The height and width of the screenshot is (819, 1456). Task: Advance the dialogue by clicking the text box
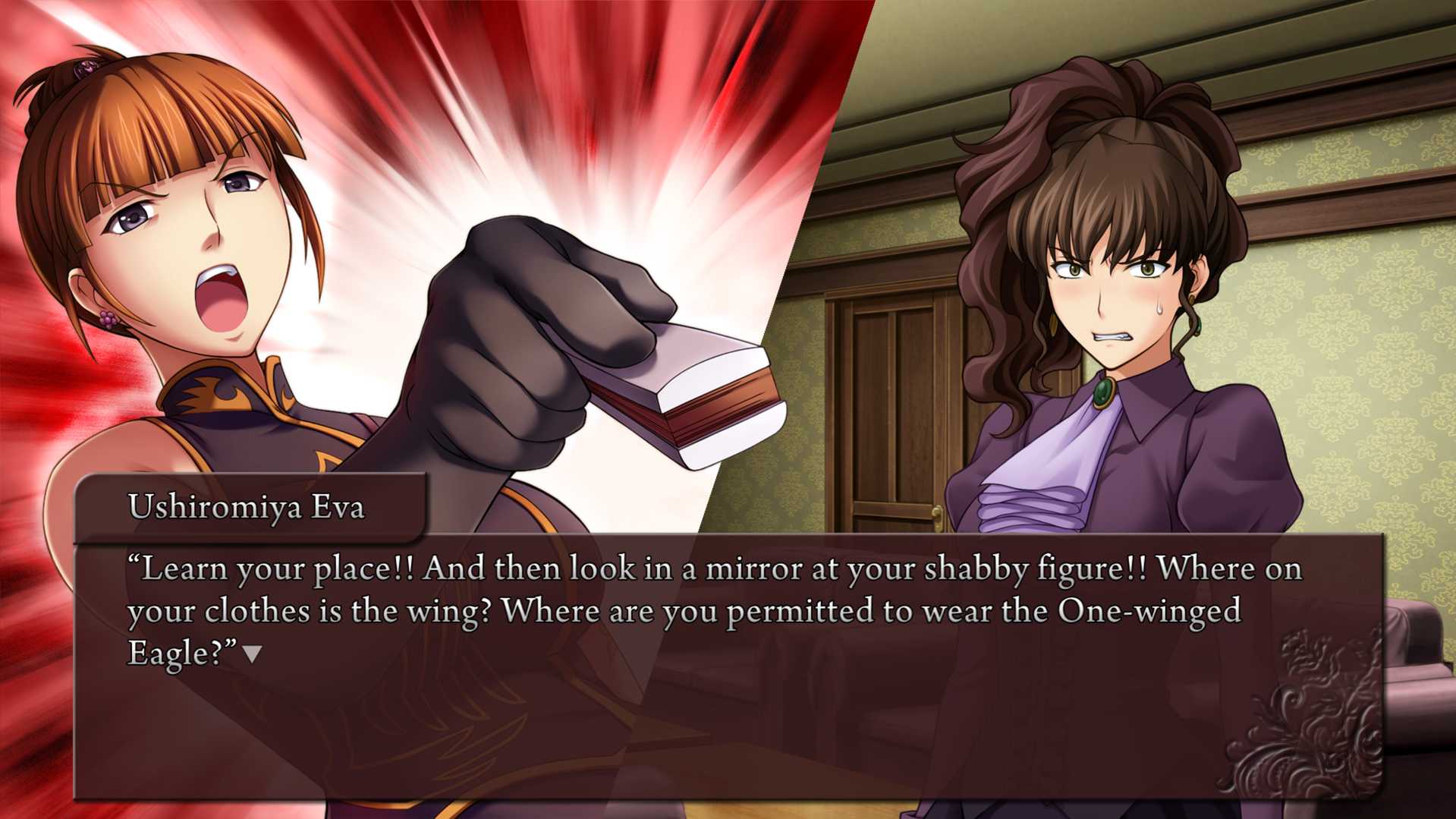[727, 721]
